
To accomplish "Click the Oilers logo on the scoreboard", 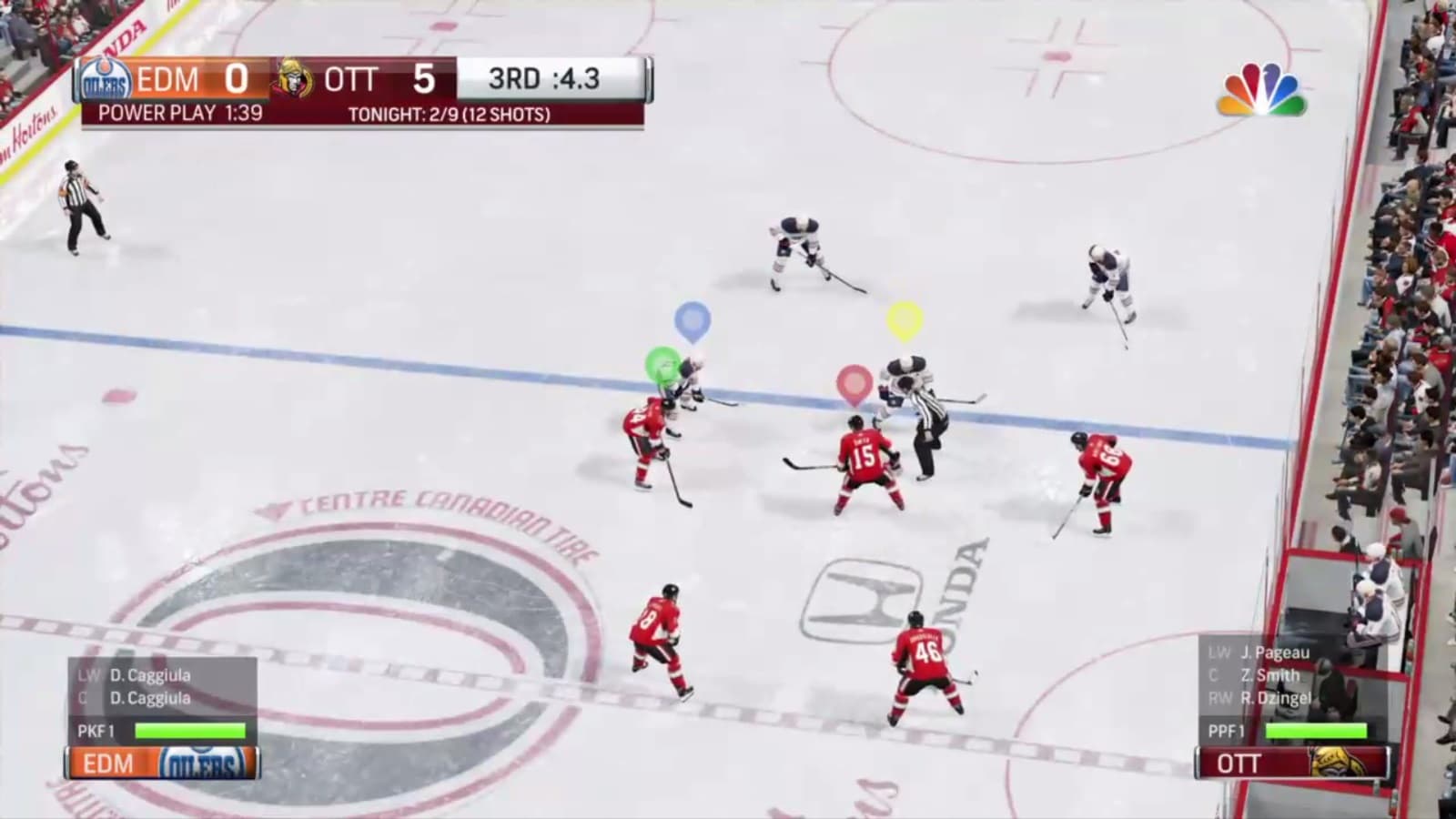I will click(x=106, y=81).
